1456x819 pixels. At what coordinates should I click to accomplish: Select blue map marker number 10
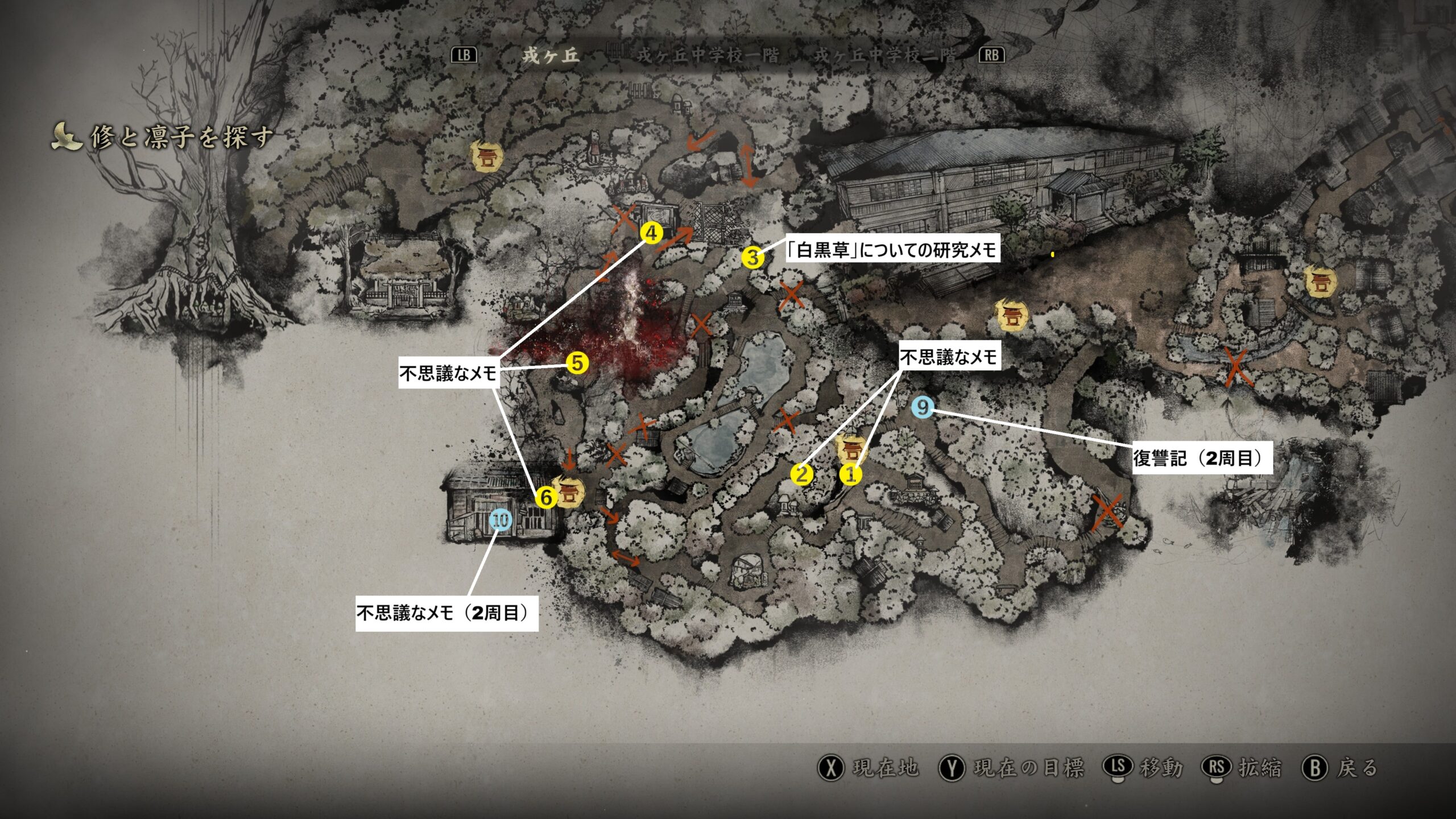coord(500,520)
